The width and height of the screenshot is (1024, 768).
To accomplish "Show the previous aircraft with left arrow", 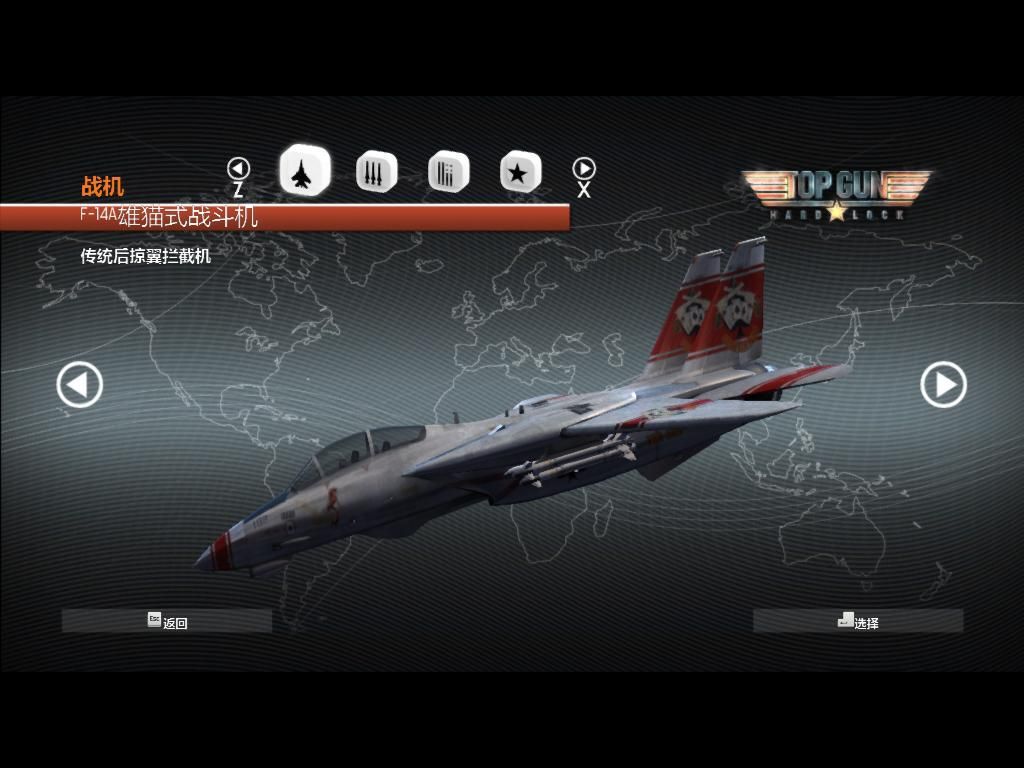I will pyautogui.click(x=80, y=385).
